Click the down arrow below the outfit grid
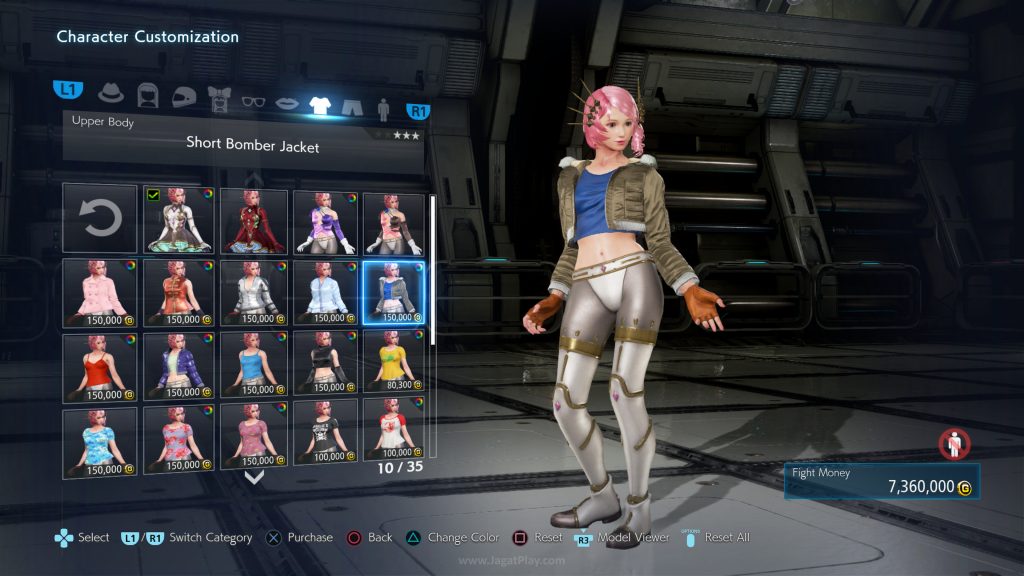Image resolution: width=1024 pixels, height=576 pixels. tap(254, 477)
